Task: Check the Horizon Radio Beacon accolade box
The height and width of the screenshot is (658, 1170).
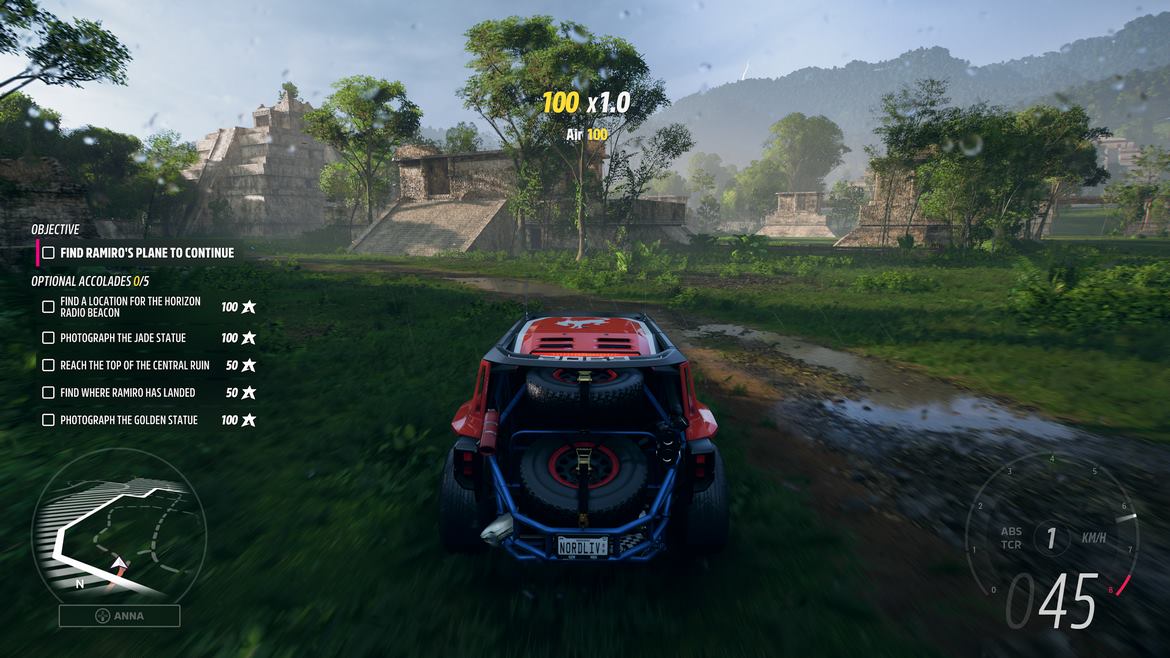Action: coord(48,307)
